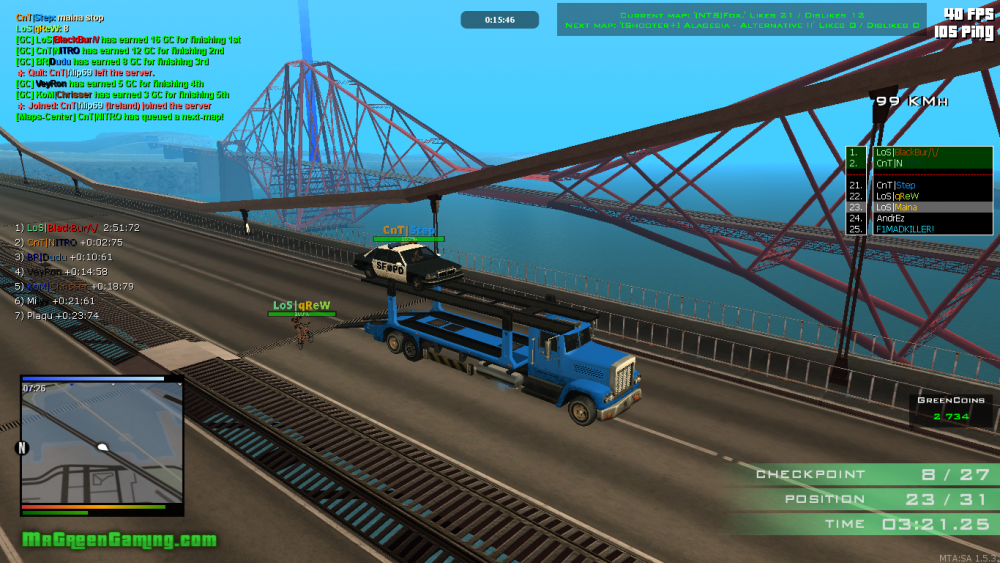
Task: Select F1MADKILLER! in the rank list
Action: coord(918,229)
